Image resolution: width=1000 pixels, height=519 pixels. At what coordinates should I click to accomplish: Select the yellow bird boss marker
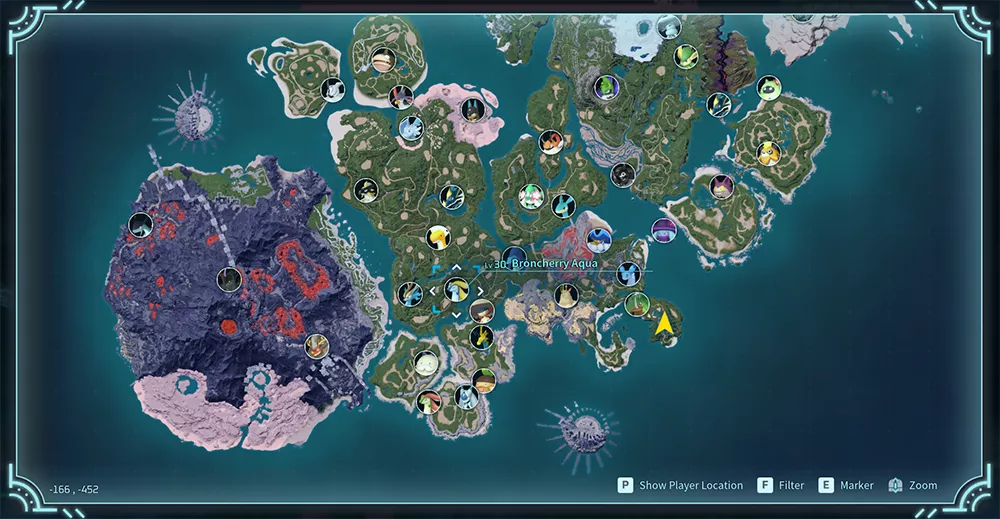[438, 237]
